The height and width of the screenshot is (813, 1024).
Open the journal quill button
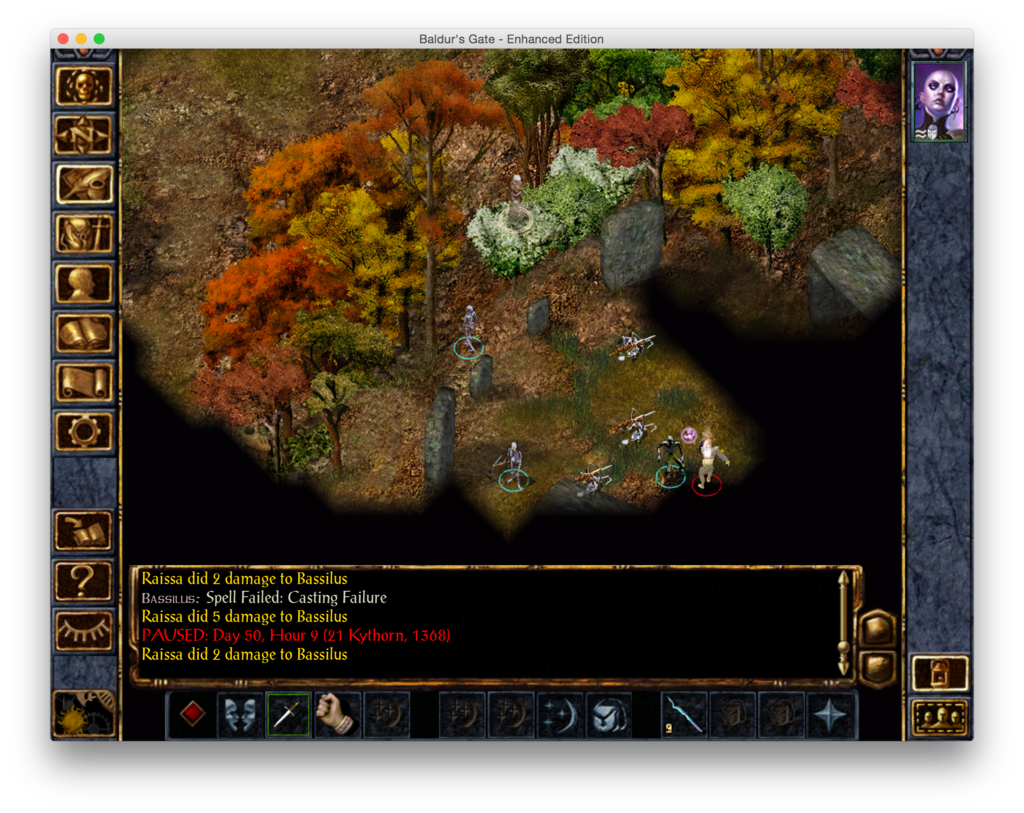[84, 184]
